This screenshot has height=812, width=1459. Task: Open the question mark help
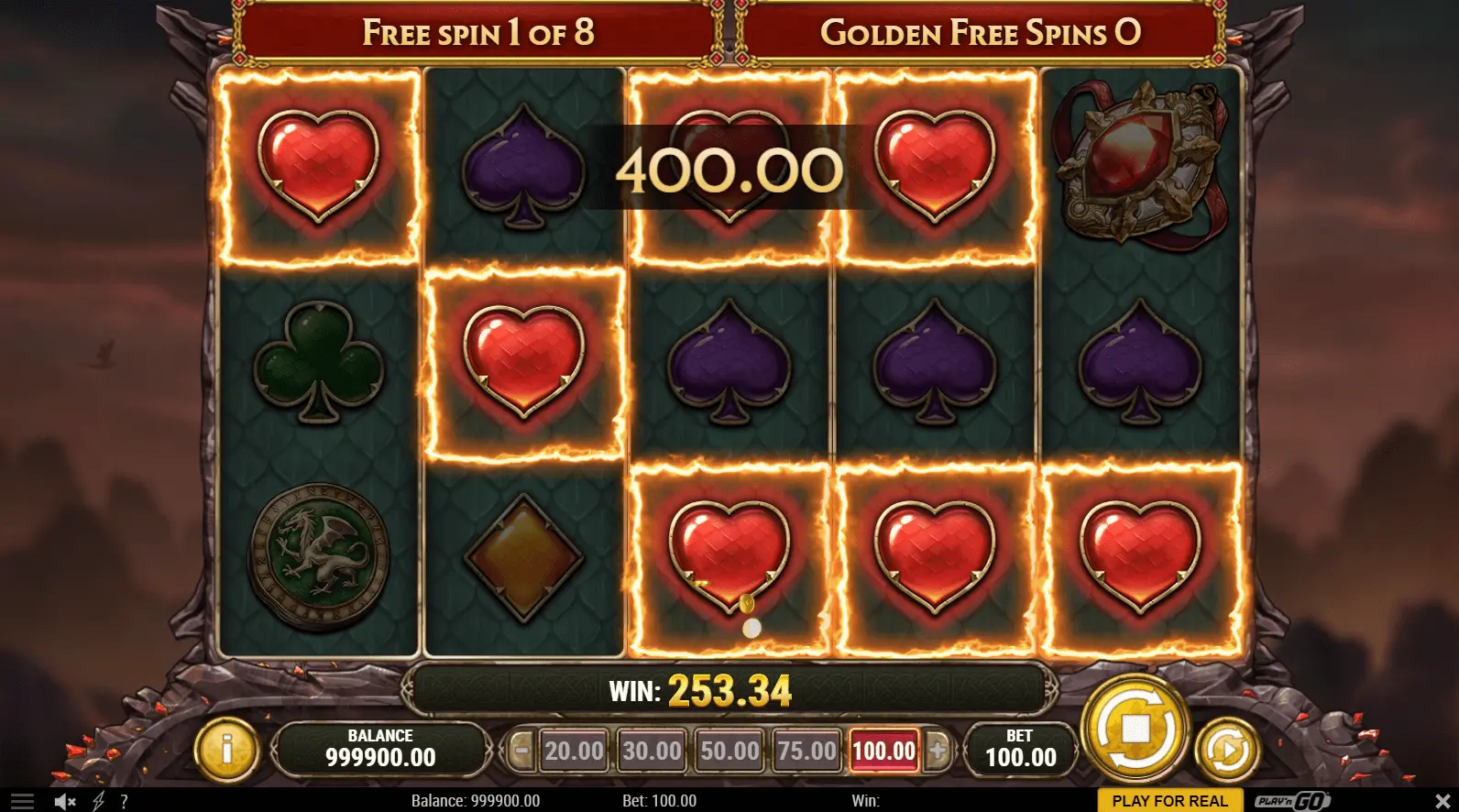pos(124,801)
